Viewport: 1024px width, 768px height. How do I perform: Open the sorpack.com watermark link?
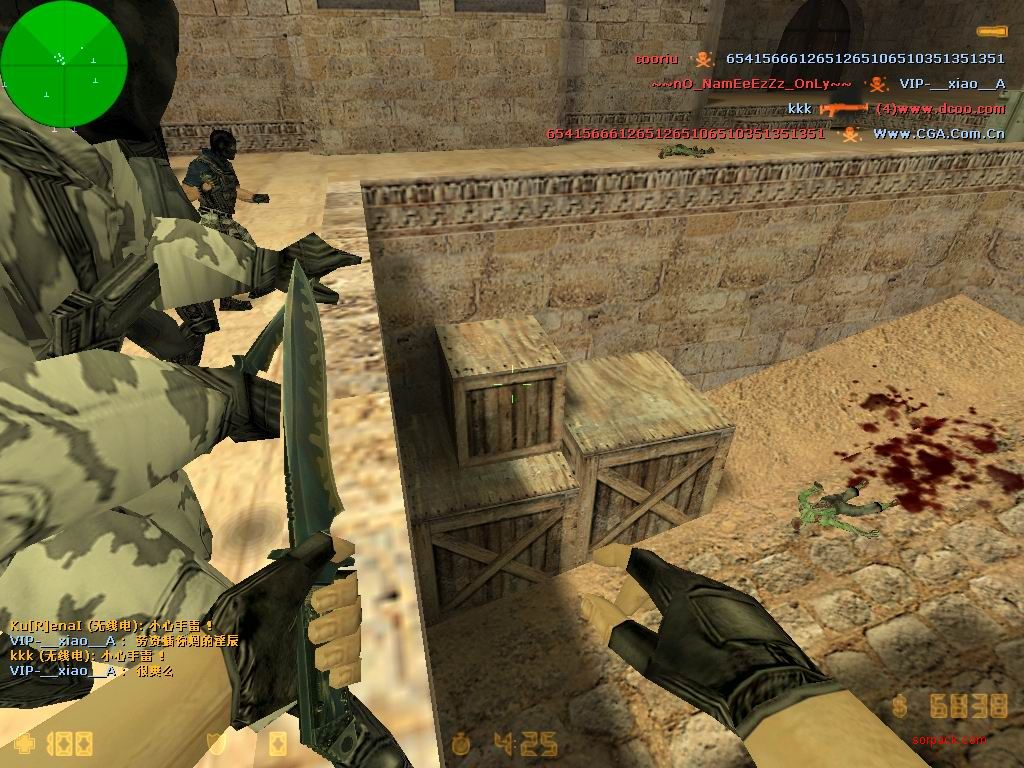tap(947, 741)
